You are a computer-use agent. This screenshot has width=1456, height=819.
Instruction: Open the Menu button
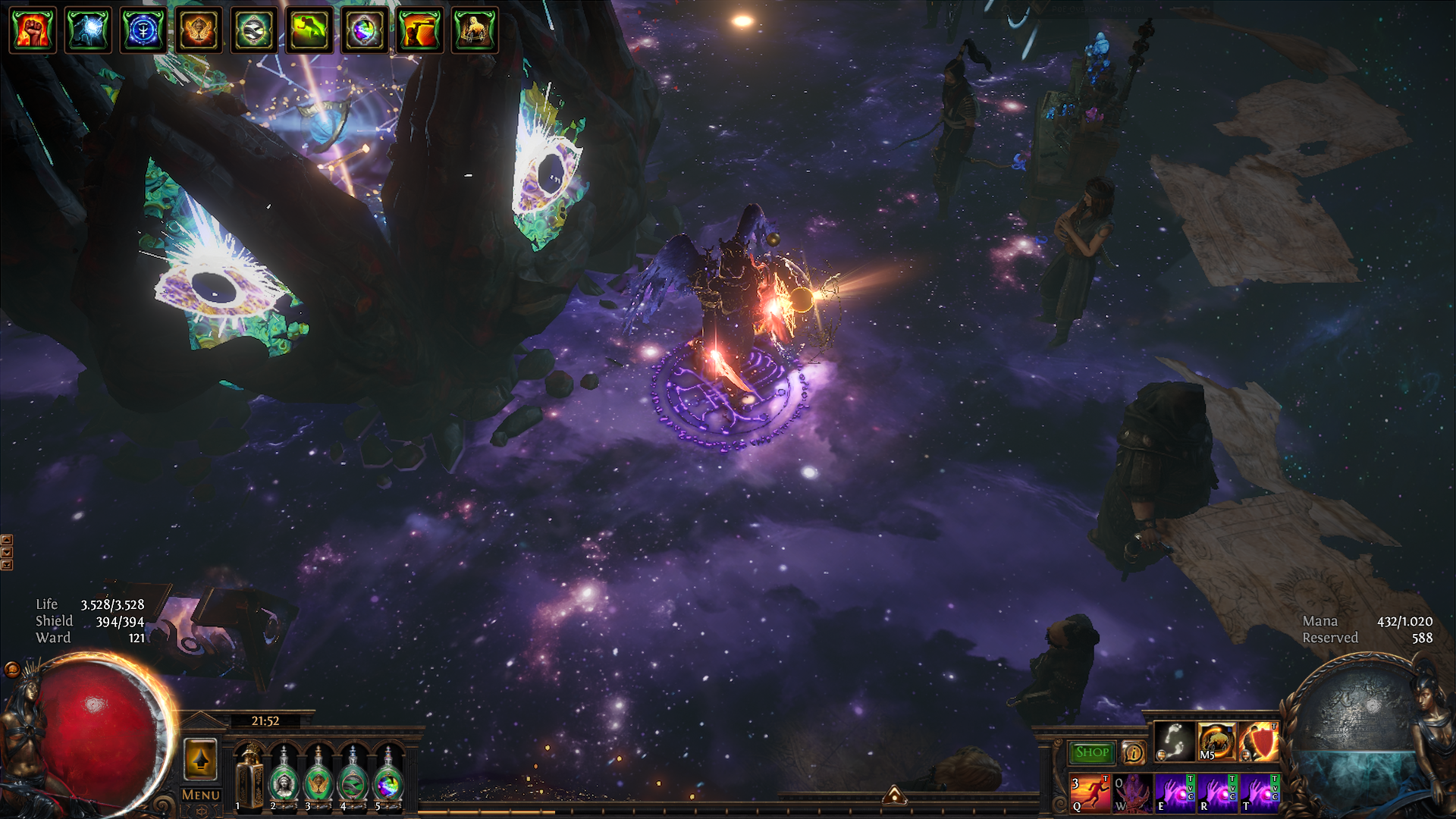(x=201, y=795)
